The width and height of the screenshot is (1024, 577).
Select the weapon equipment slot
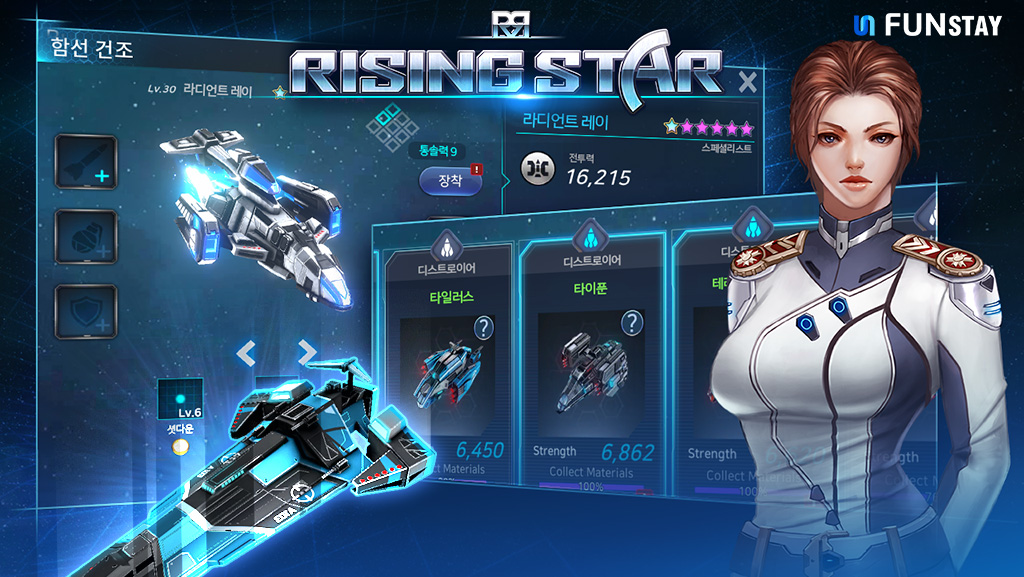coord(86,162)
